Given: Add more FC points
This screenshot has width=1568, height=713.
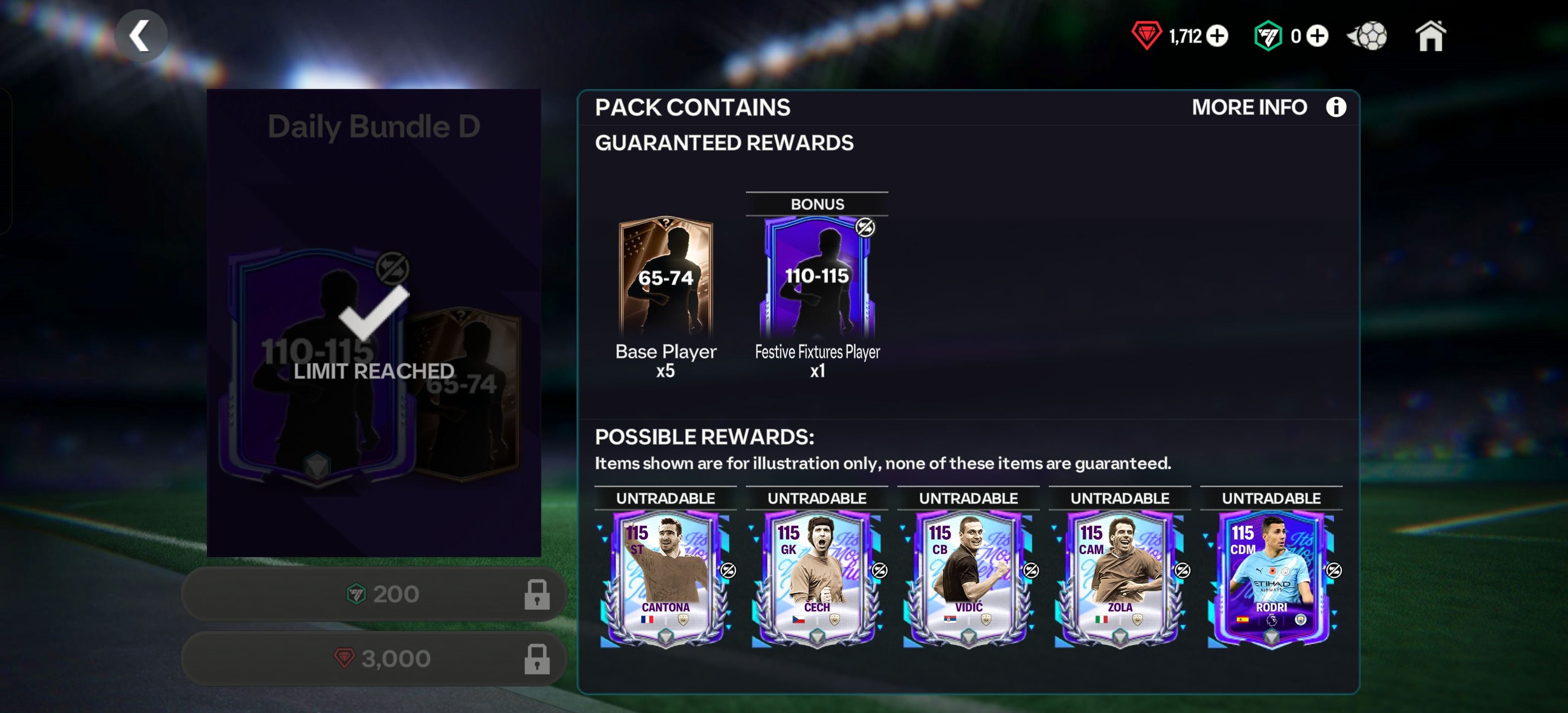Looking at the screenshot, I should 1318,36.
